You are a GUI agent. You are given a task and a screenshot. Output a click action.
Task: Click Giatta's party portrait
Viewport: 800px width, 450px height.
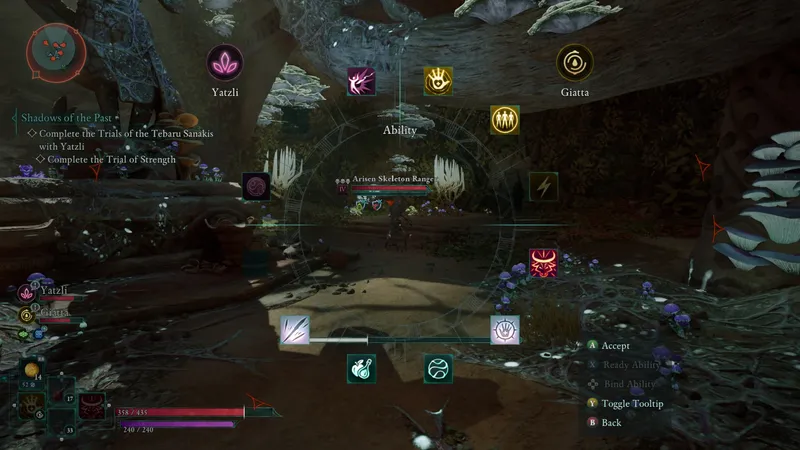coord(27,314)
